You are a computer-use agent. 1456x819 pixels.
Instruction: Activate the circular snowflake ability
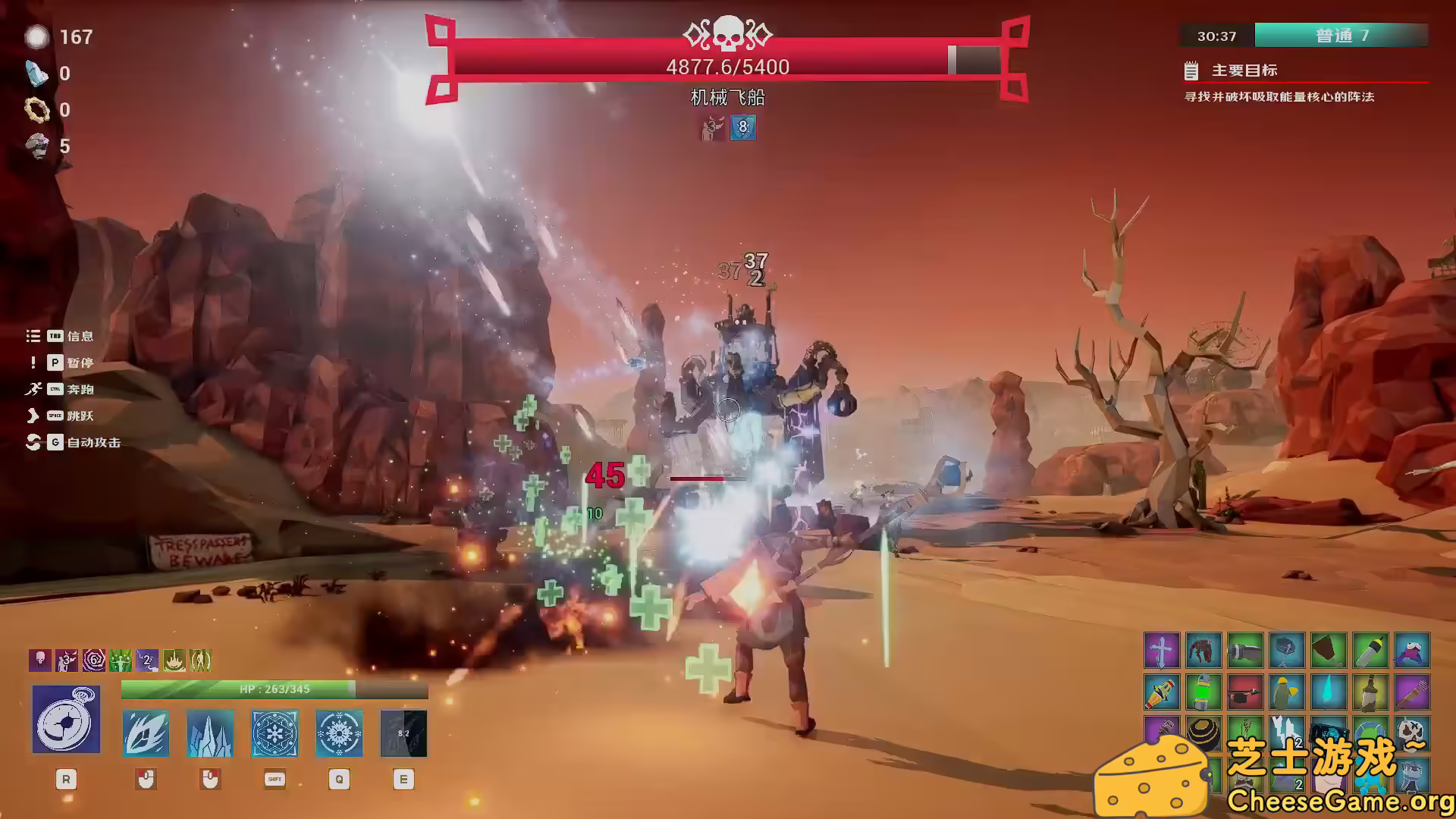[x=339, y=733]
